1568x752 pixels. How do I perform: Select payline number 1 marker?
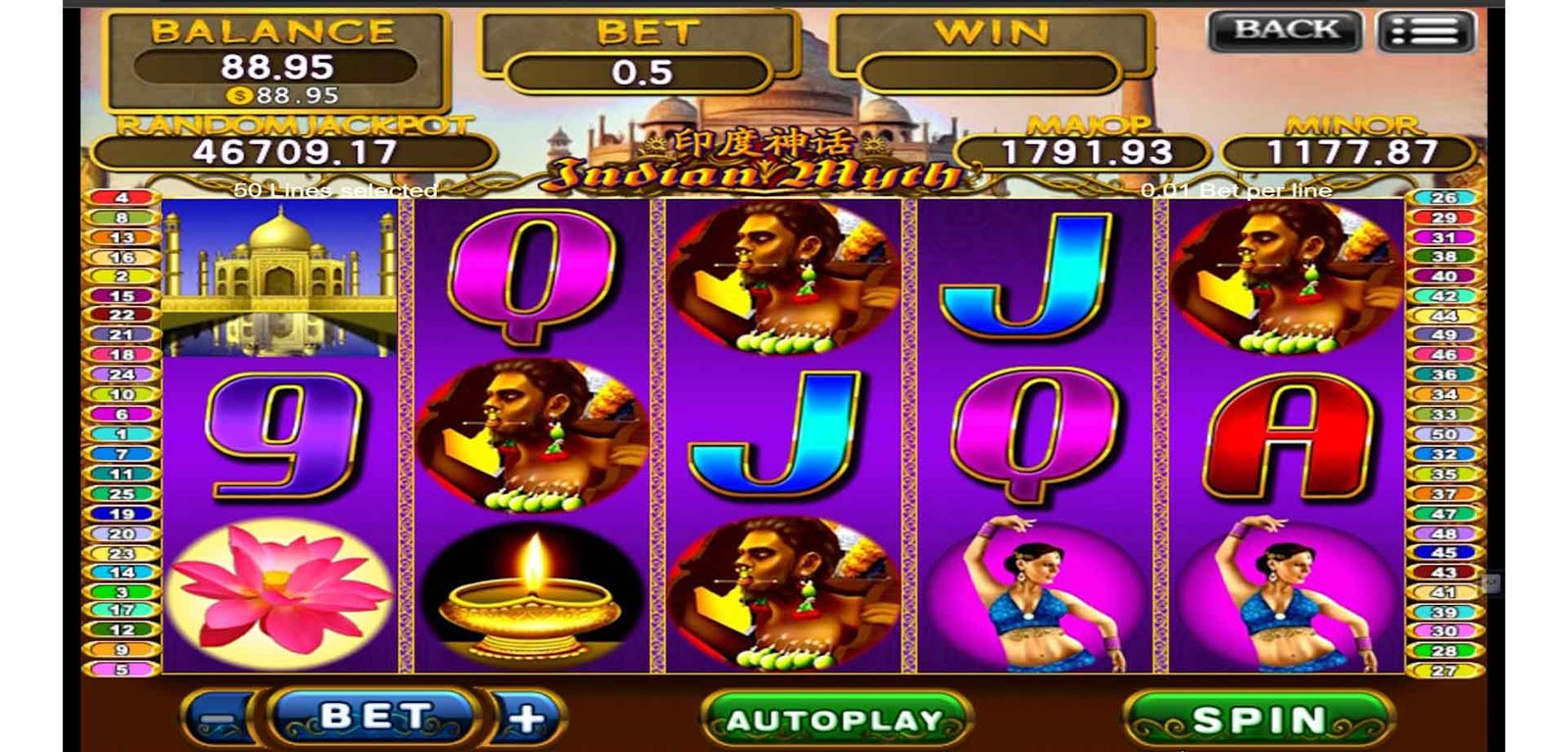122,433
